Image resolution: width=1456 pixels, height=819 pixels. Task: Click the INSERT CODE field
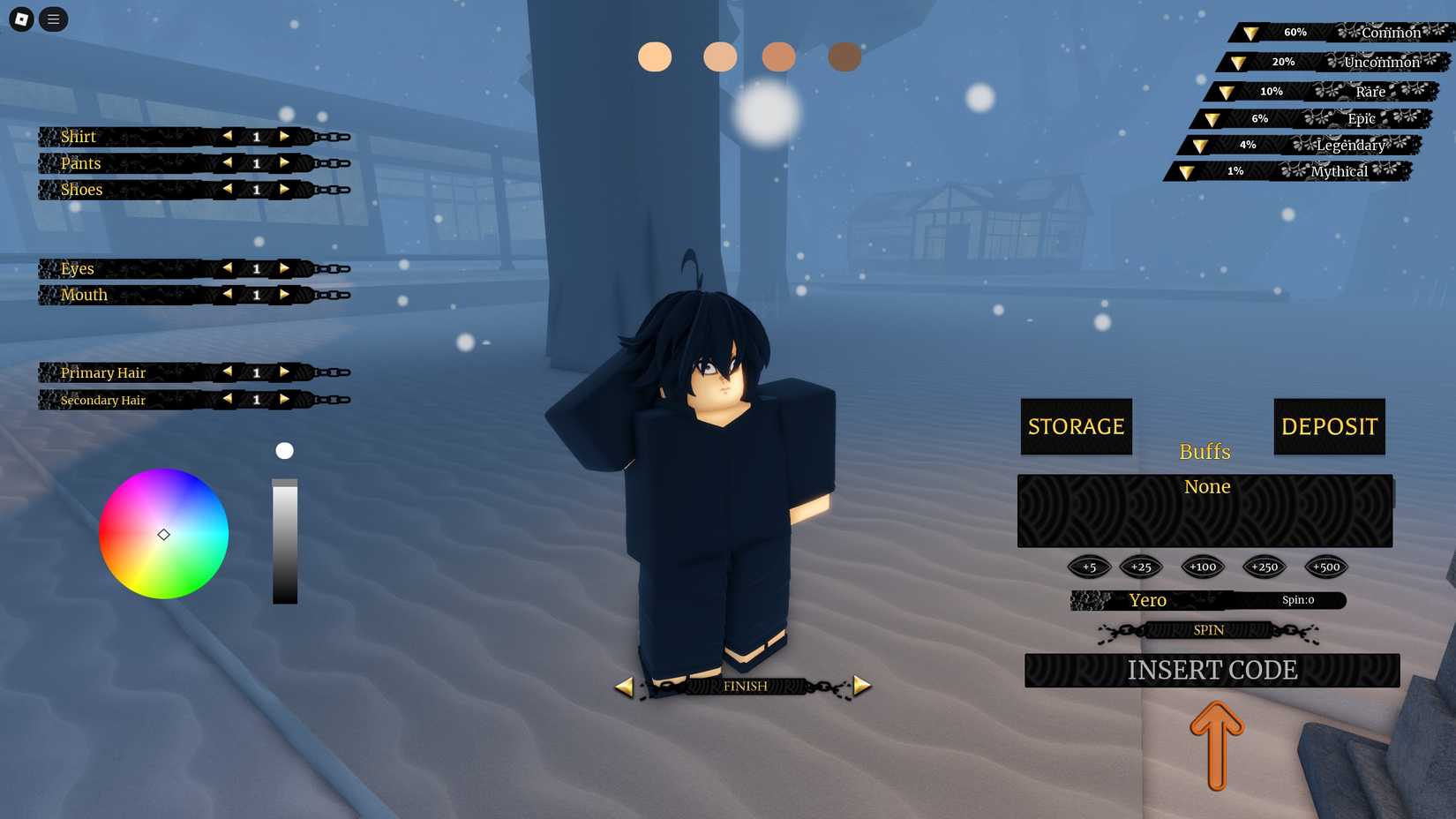[1211, 670]
